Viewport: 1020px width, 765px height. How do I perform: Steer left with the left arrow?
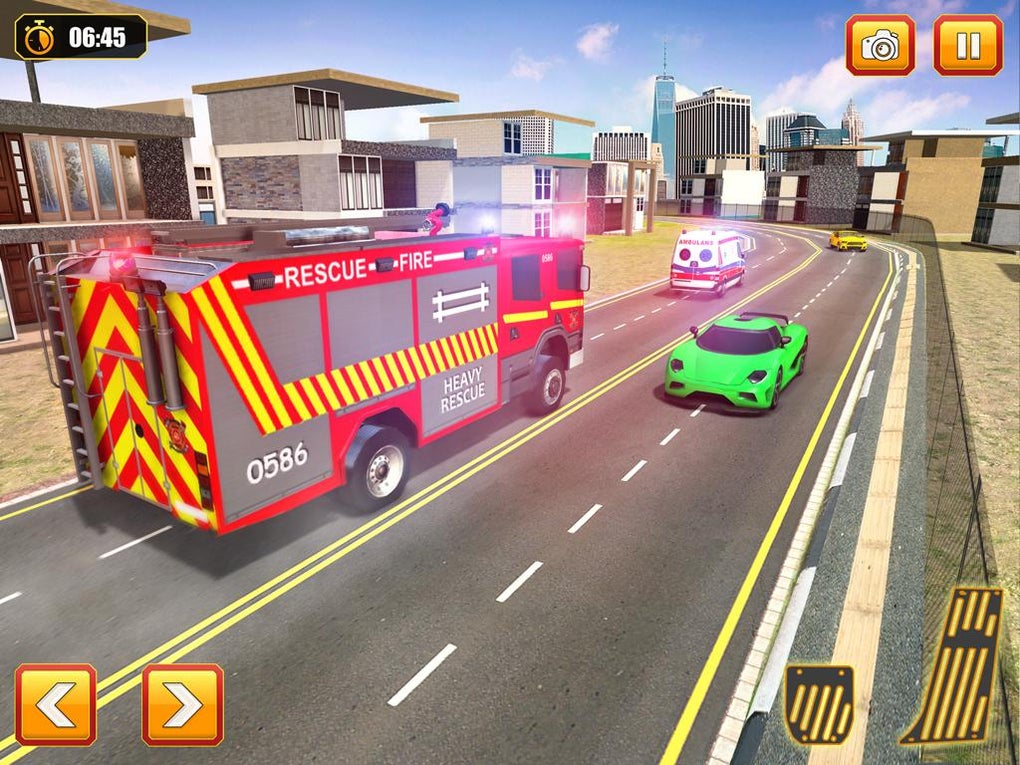point(56,704)
